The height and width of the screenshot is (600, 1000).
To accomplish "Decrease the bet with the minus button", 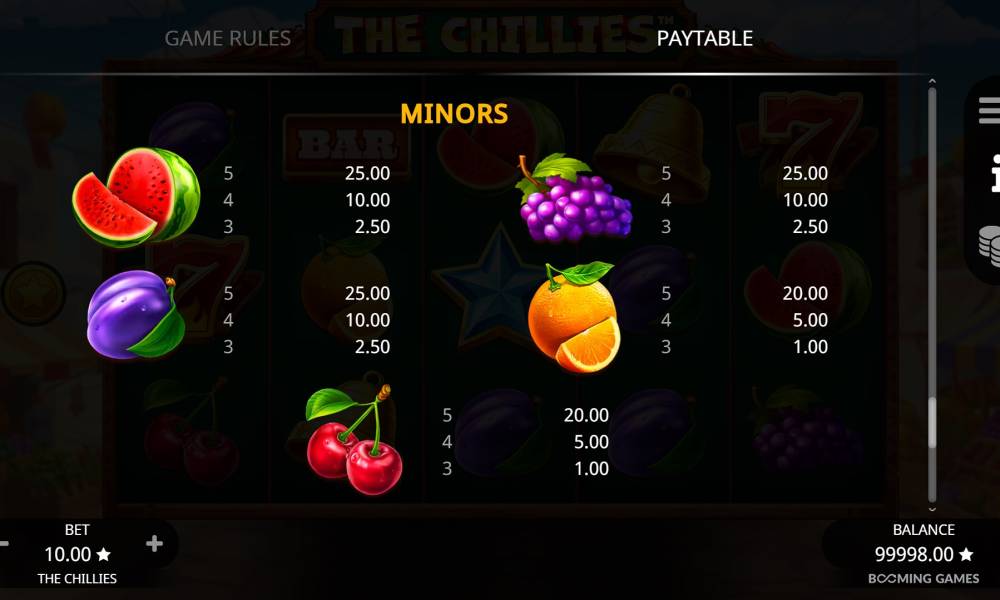I will pos(4,544).
